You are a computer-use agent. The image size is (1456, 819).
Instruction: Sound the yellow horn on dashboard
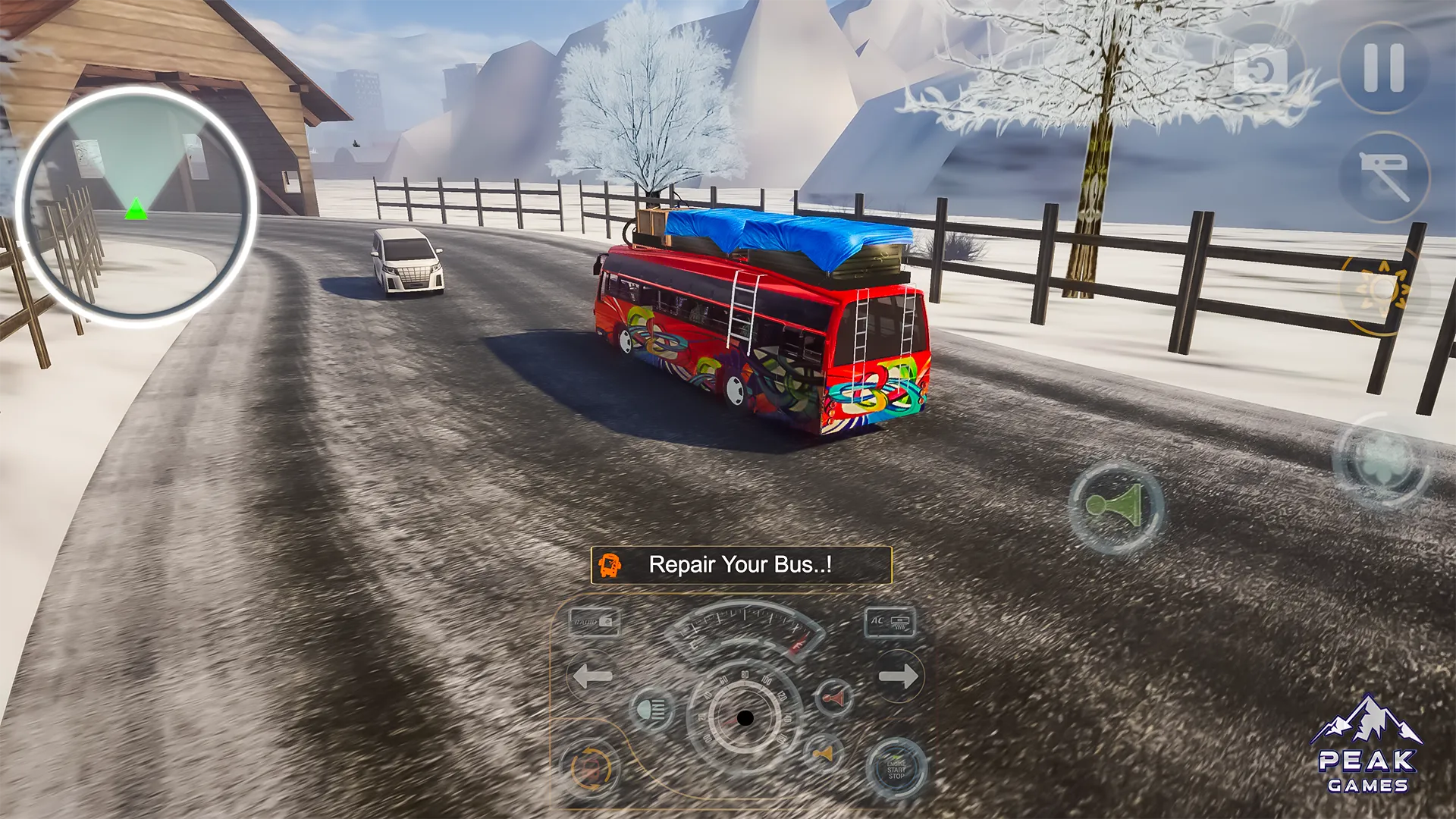tap(823, 754)
